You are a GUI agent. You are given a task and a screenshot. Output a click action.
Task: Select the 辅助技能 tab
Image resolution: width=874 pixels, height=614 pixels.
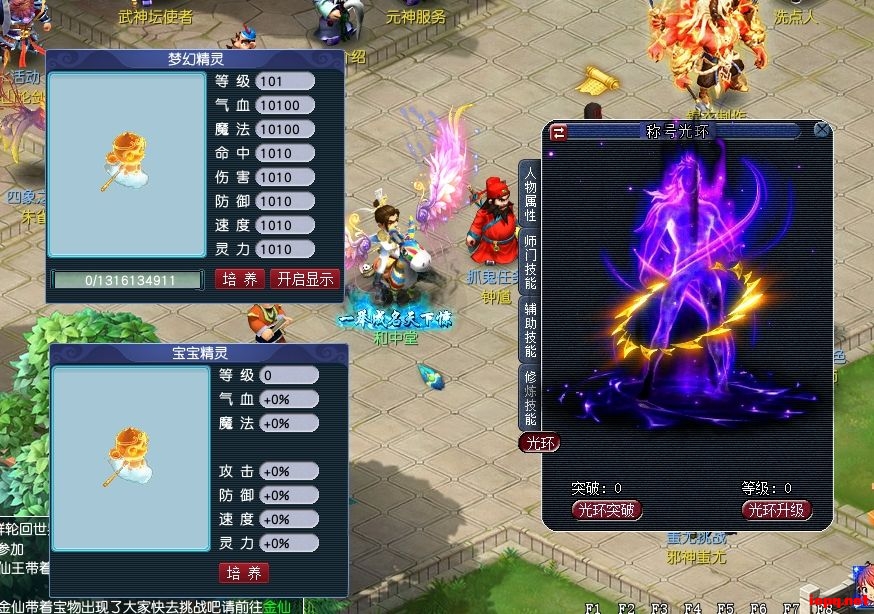[530, 331]
